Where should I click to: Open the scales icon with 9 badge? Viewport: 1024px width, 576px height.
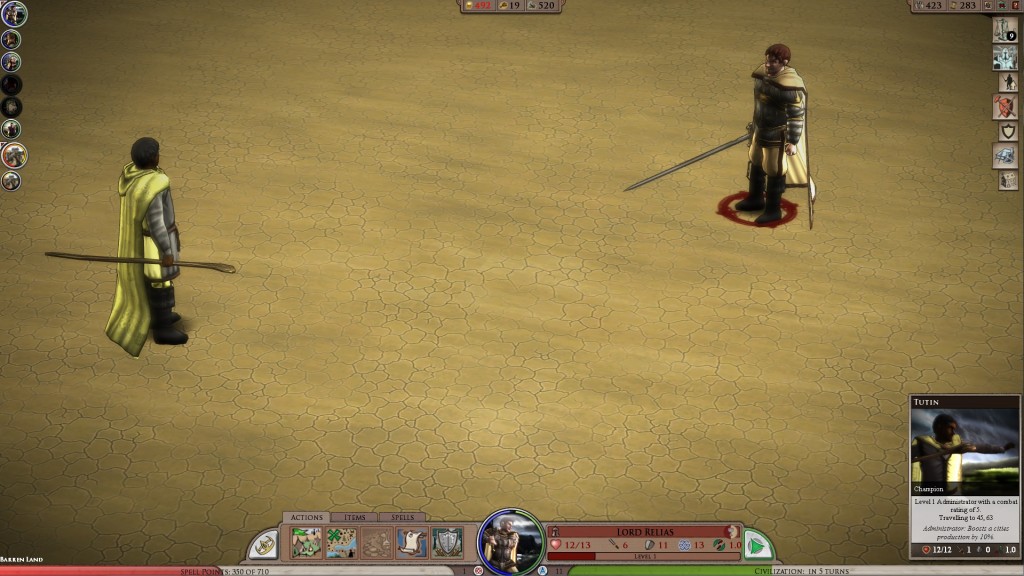(x=1004, y=29)
